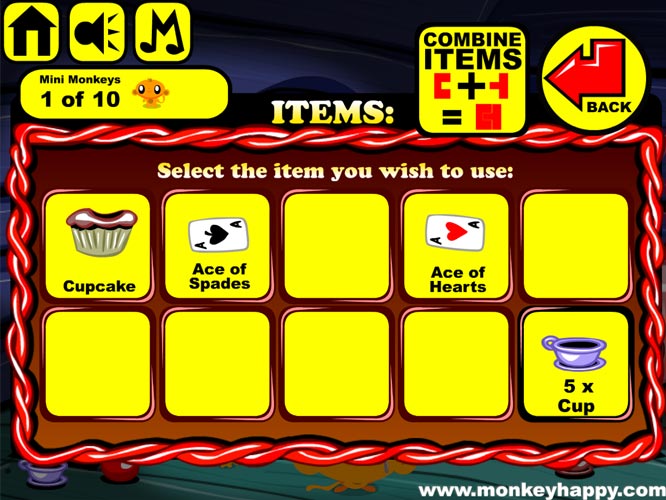
Task: Select the Cupcake item
Action: tap(99, 246)
